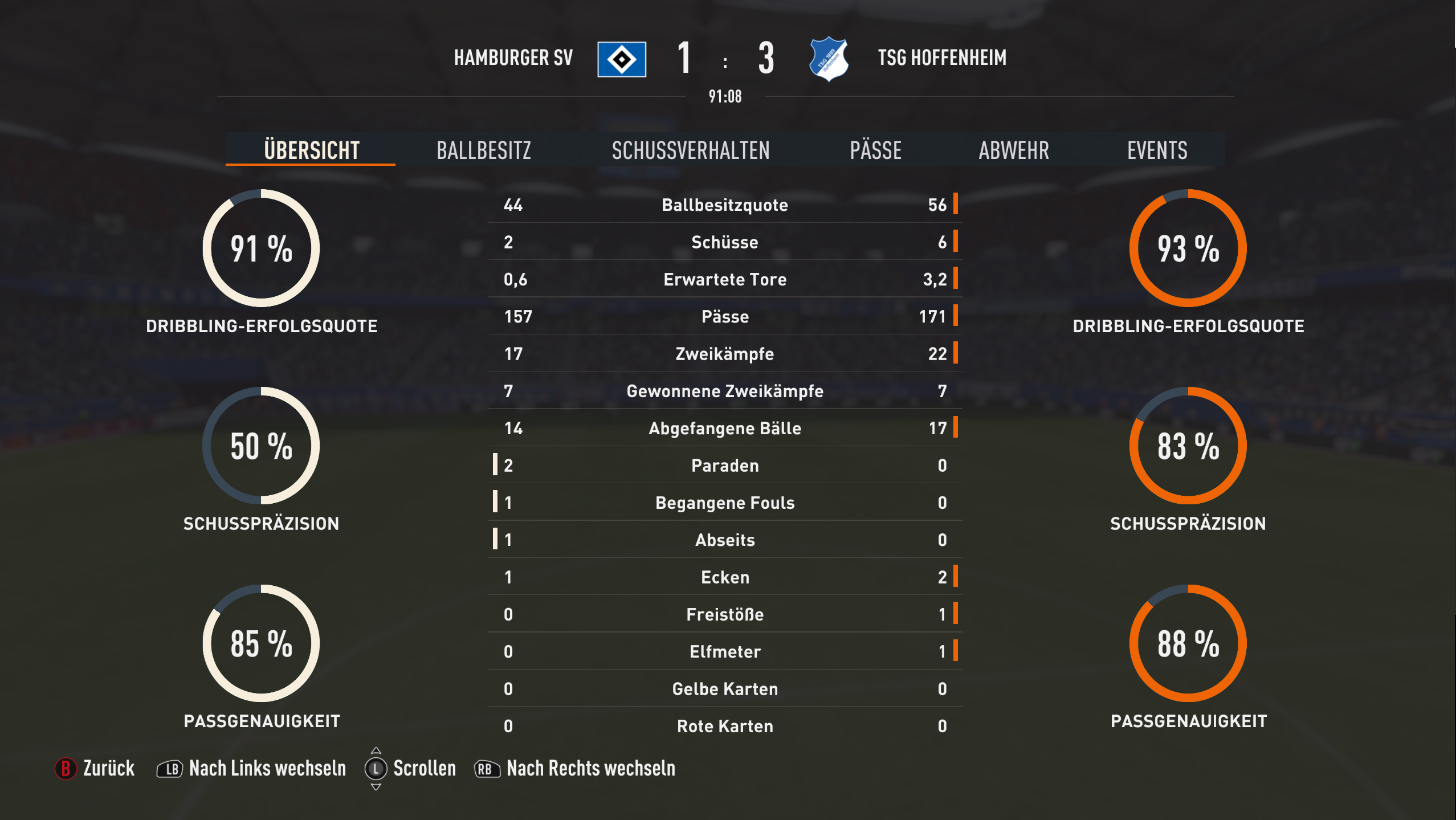Viewport: 1456px width, 820px height.
Task: Show the Pässe statistics tab
Action: 875,150
